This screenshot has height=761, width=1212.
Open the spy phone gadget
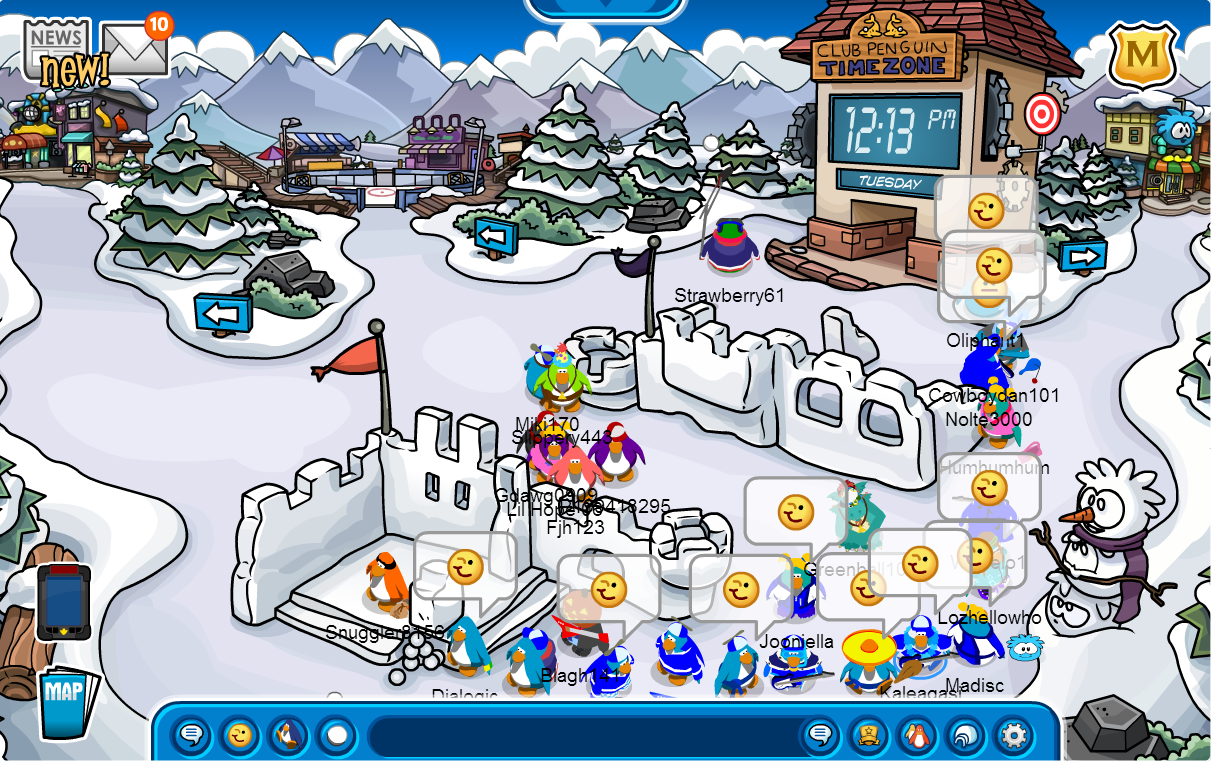coord(64,601)
